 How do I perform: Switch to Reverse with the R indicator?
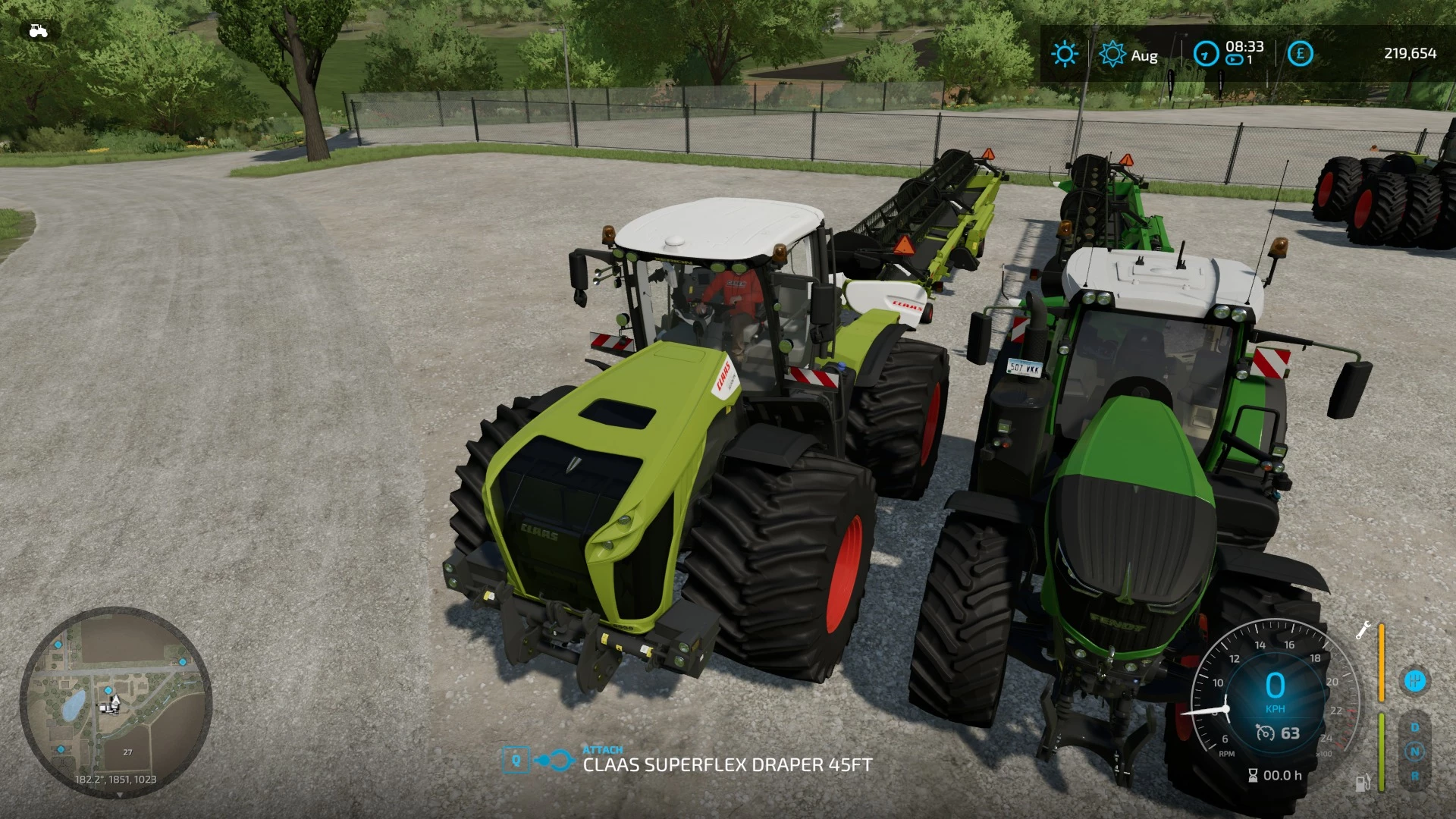tap(1415, 777)
